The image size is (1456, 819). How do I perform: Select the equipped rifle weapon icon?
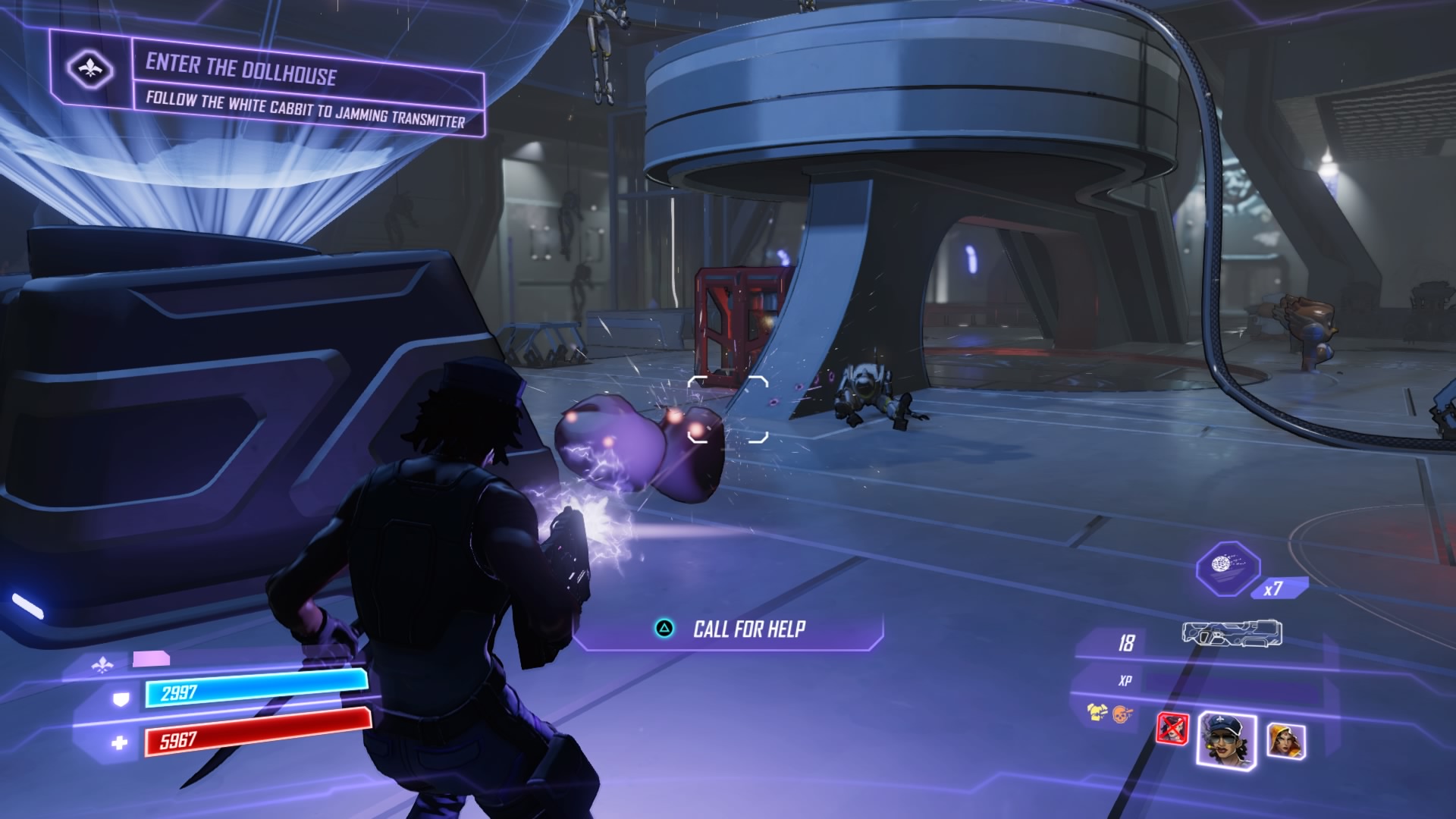1232,634
